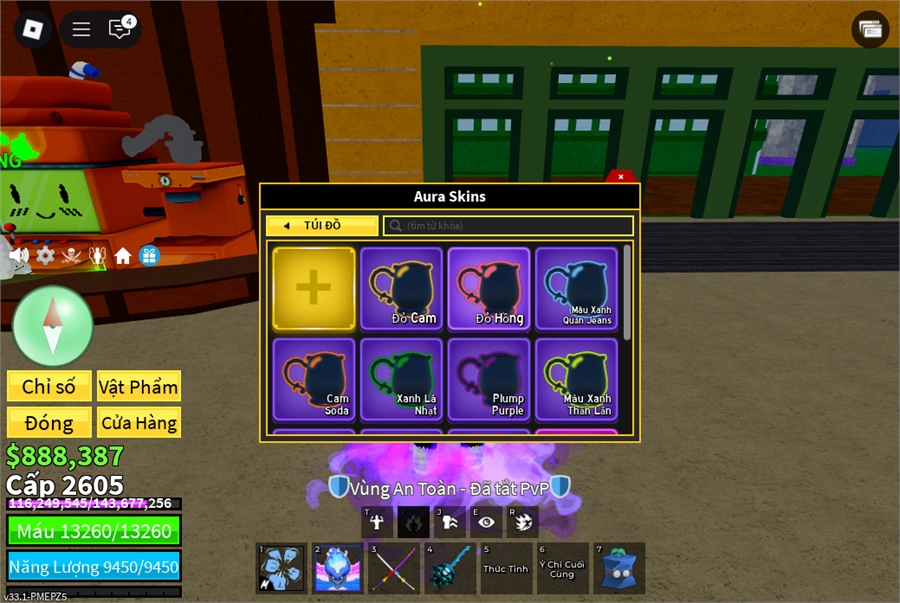Select the Cam Soda aura skin
The image size is (900, 603).
point(313,379)
